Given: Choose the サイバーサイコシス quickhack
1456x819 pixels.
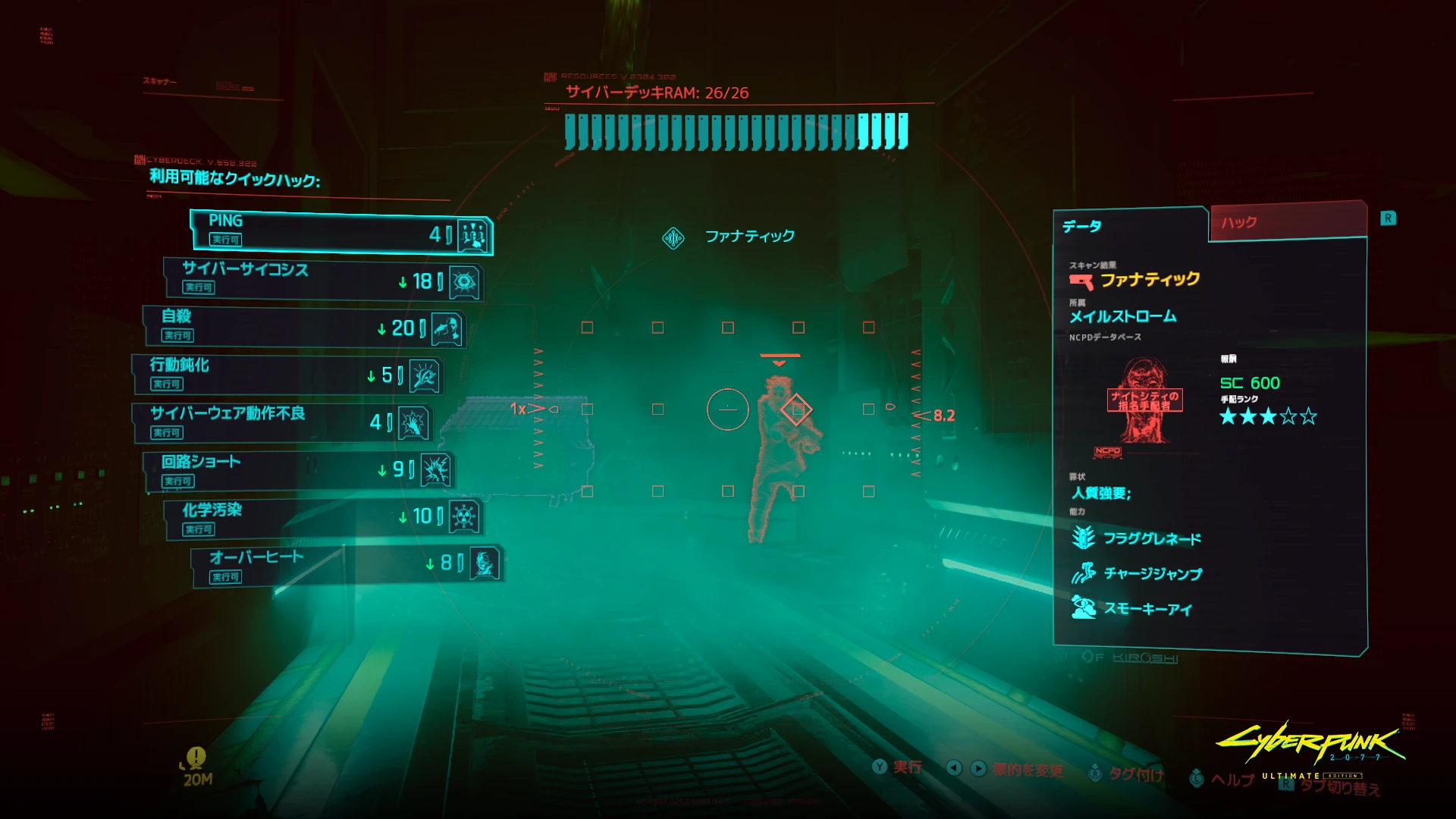Looking at the screenshot, I should tap(322, 280).
